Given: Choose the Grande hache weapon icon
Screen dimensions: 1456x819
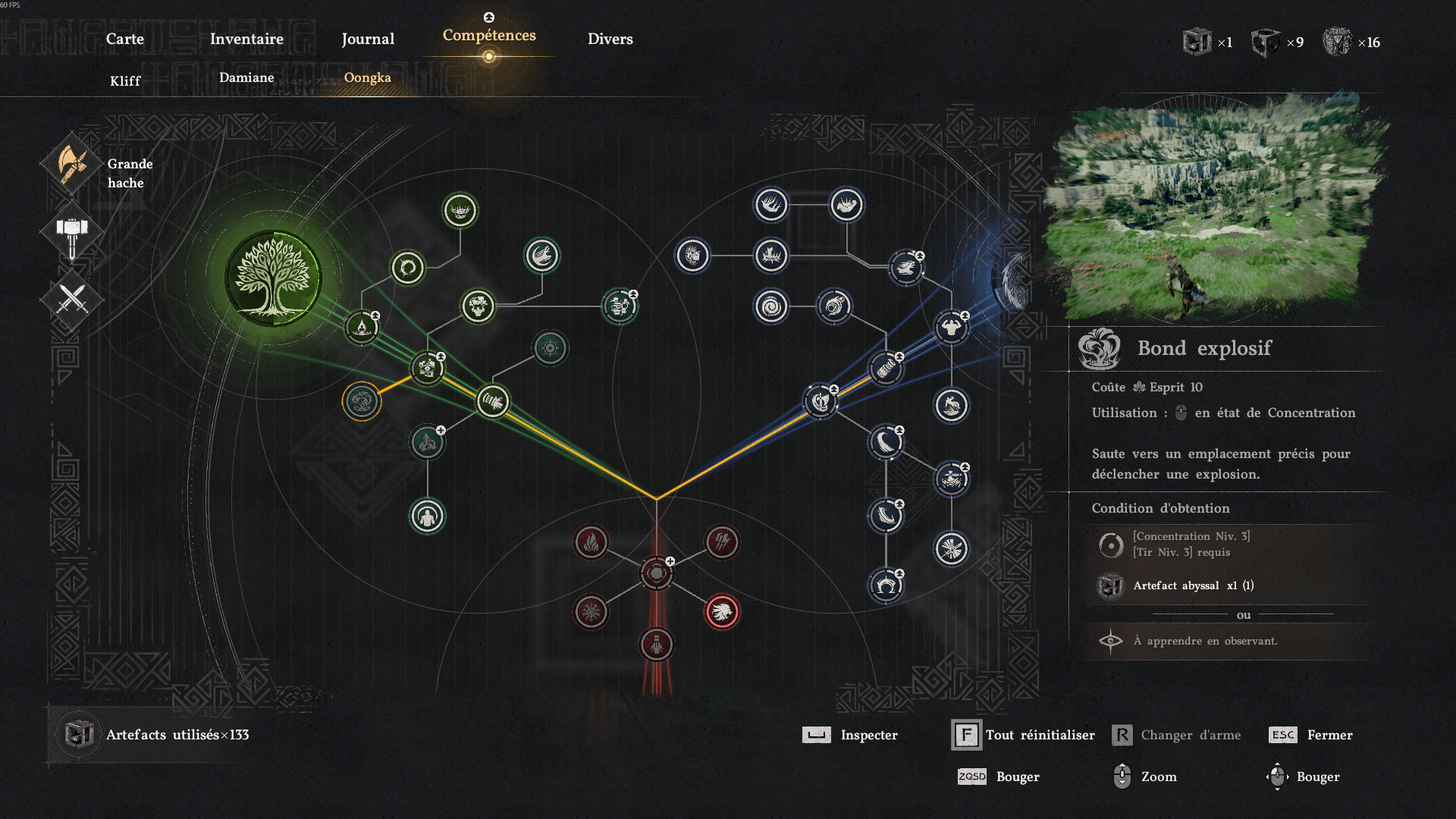Looking at the screenshot, I should [x=72, y=165].
